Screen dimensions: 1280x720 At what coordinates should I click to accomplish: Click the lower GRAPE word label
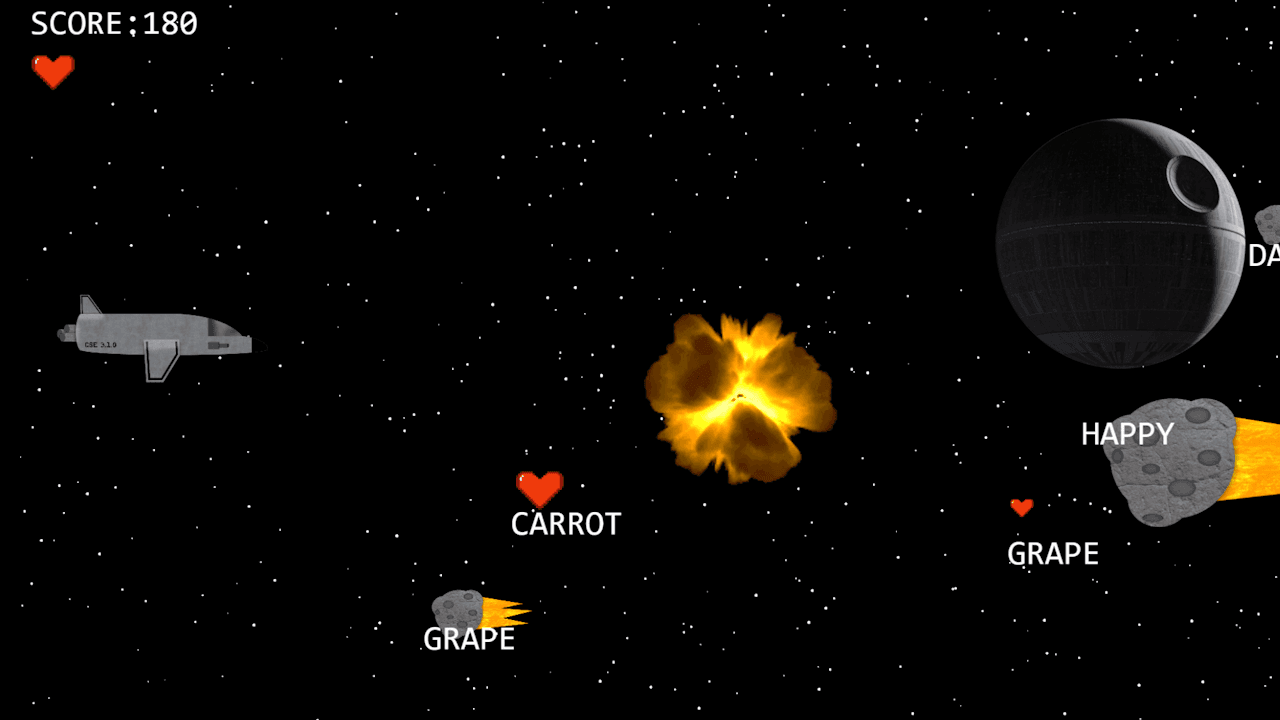[469, 638]
